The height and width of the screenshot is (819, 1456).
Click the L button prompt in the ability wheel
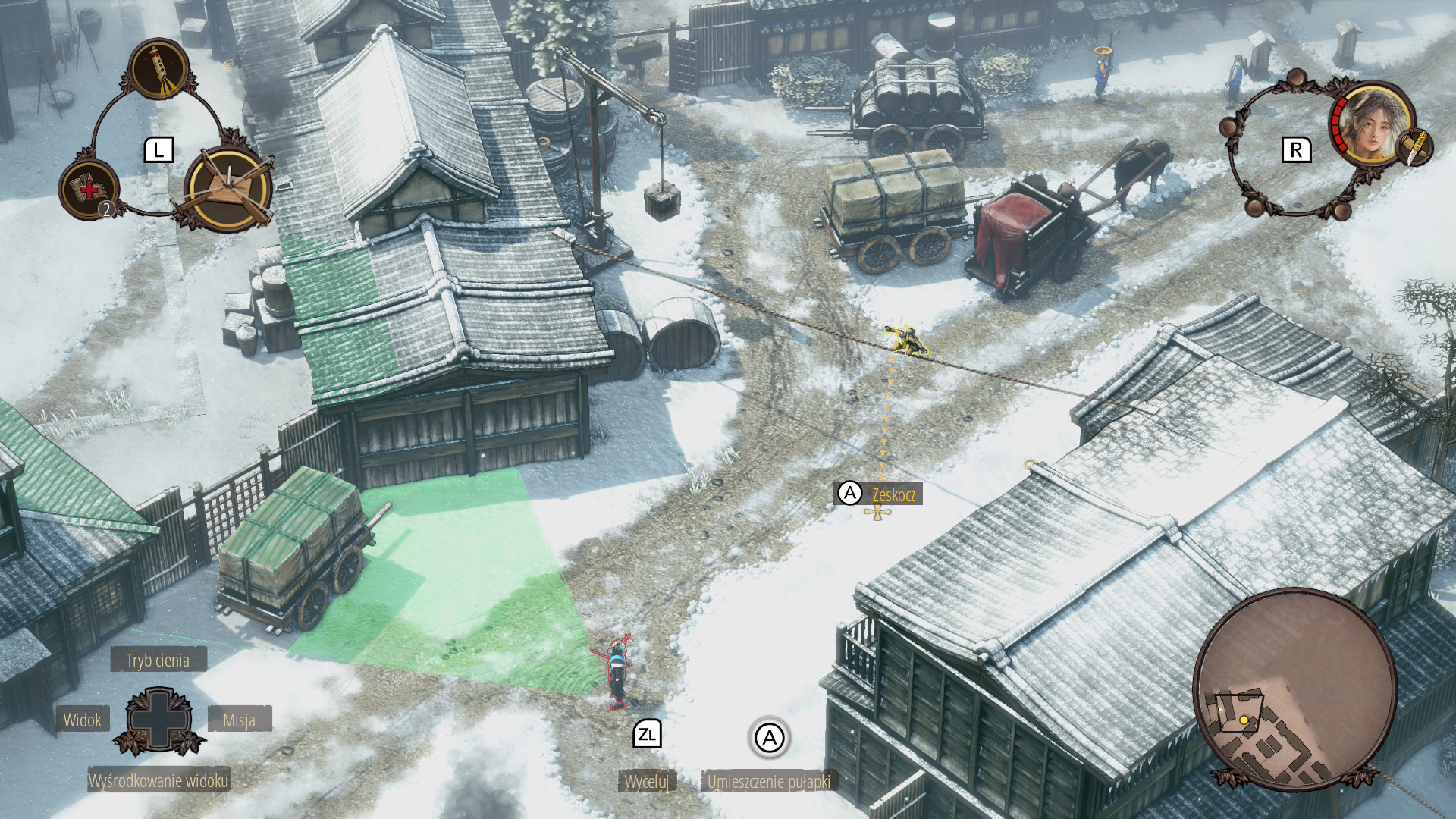(158, 150)
